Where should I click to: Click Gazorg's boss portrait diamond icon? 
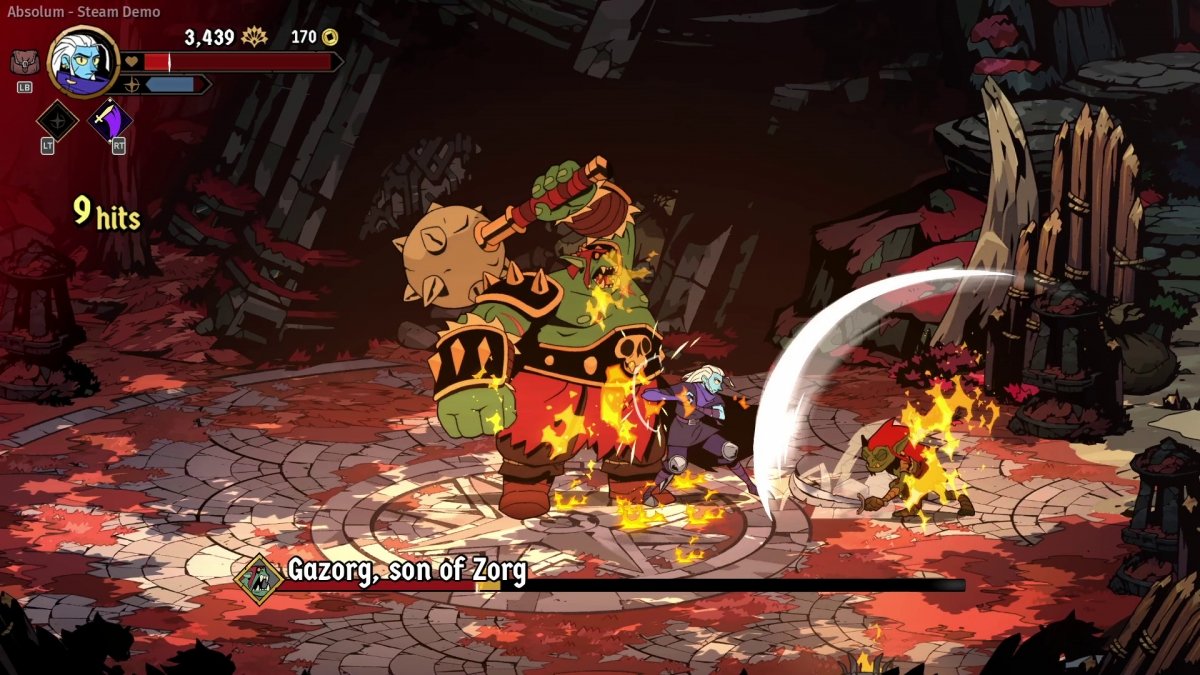260,578
